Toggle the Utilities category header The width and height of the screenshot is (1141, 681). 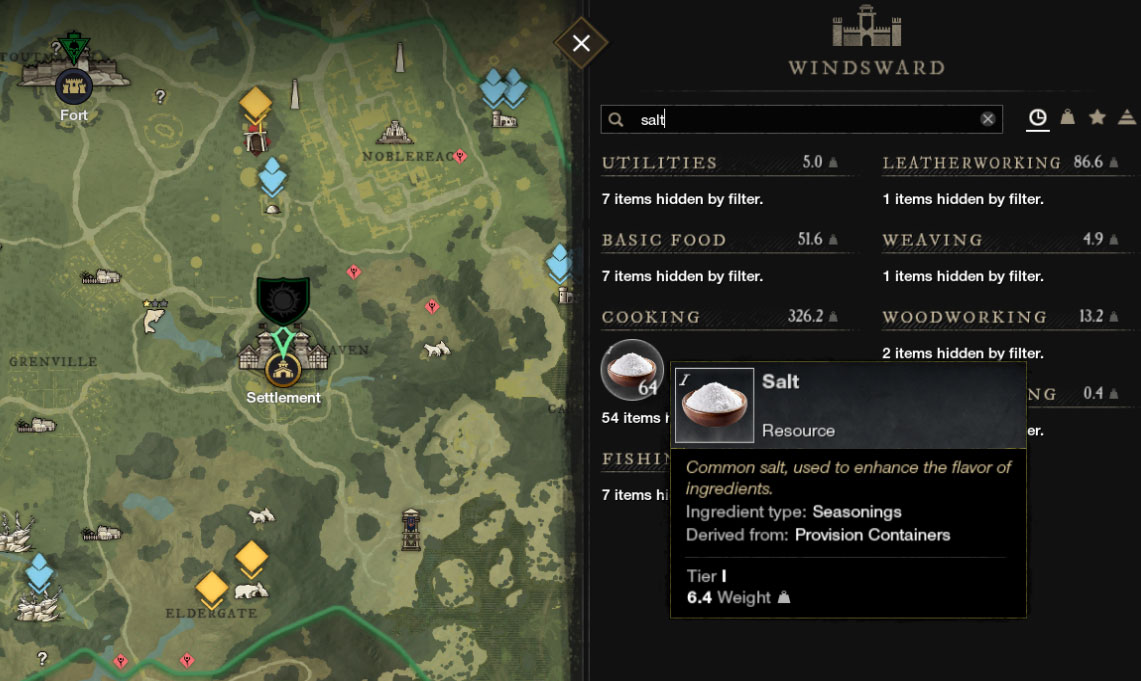tap(660, 162)
